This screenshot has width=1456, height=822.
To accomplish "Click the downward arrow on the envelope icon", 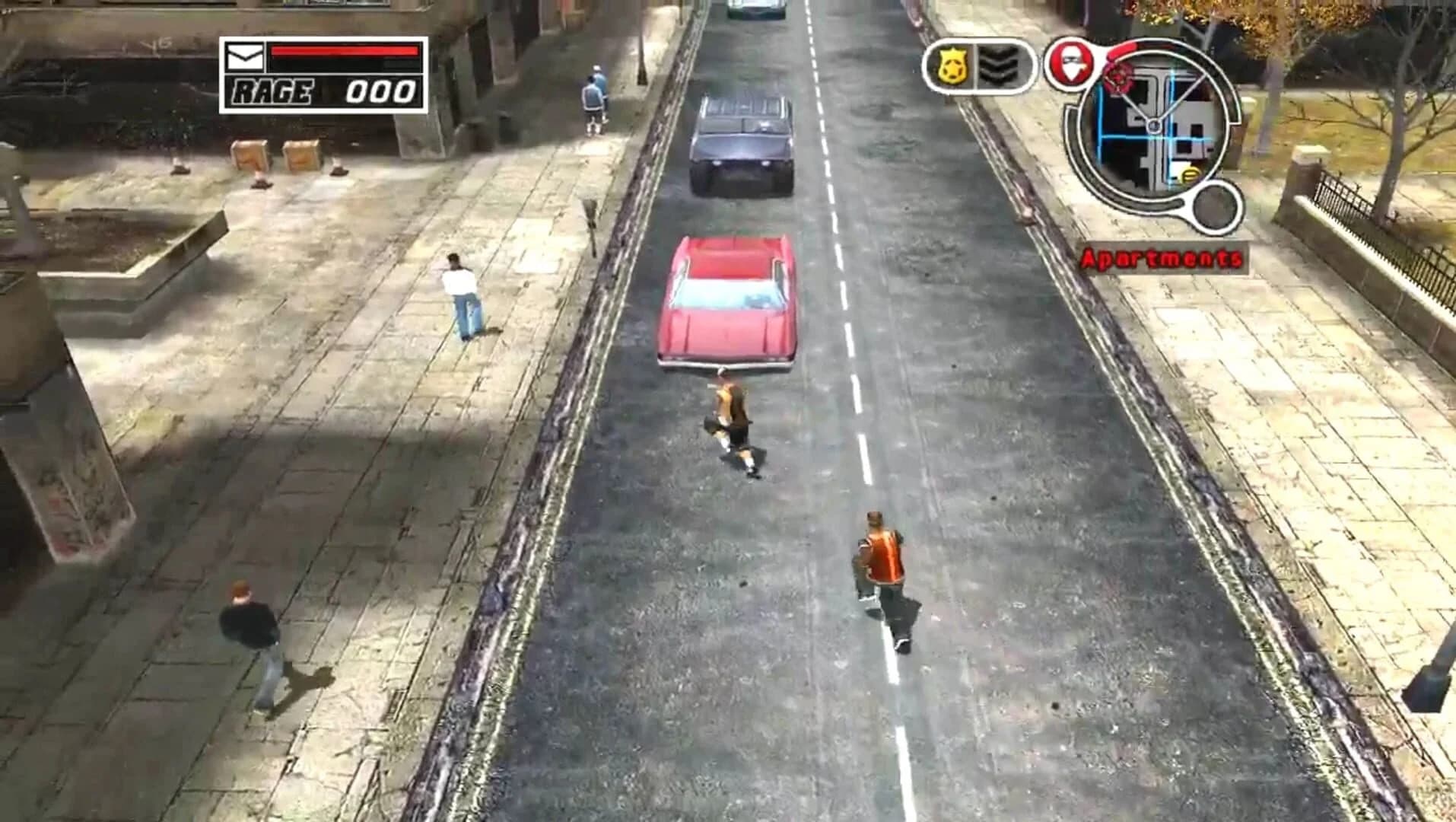I will 245,56.
